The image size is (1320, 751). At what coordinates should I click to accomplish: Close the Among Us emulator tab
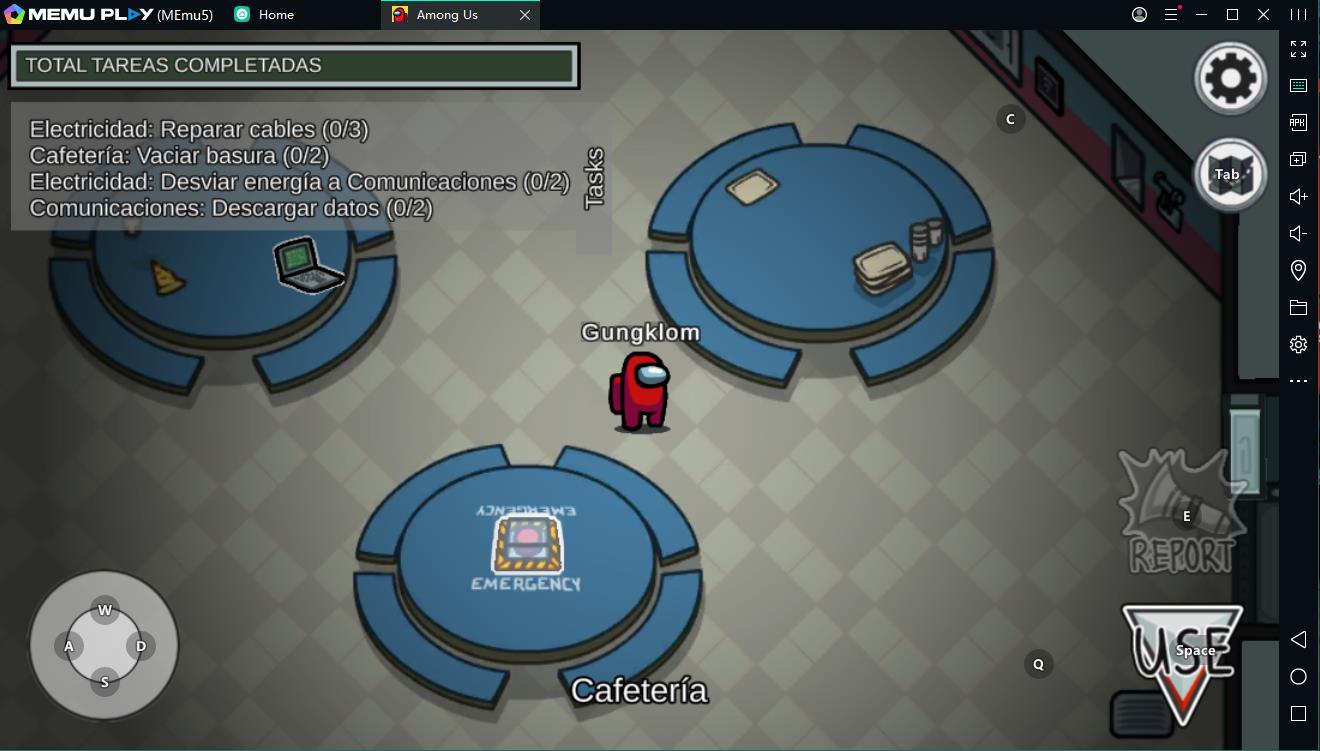(x=525, y=15)
